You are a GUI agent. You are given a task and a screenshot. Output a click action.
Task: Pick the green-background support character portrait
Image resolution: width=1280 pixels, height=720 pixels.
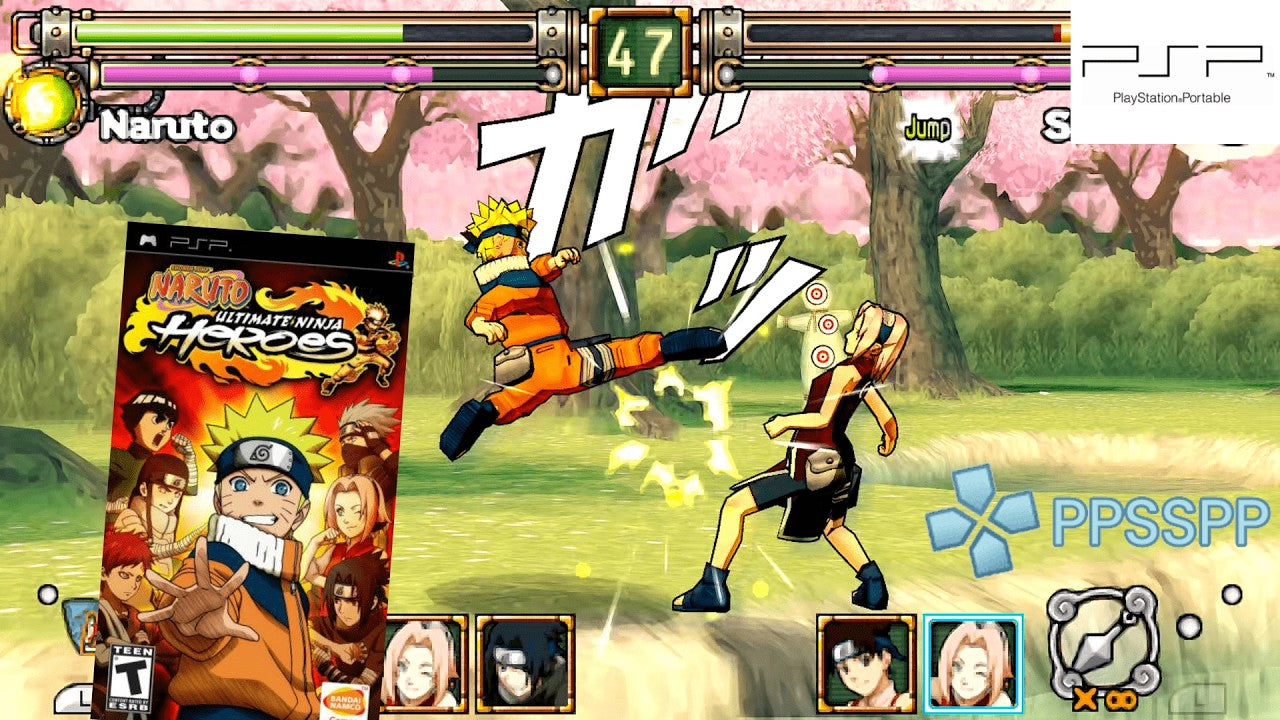click(x=866, y=663)
